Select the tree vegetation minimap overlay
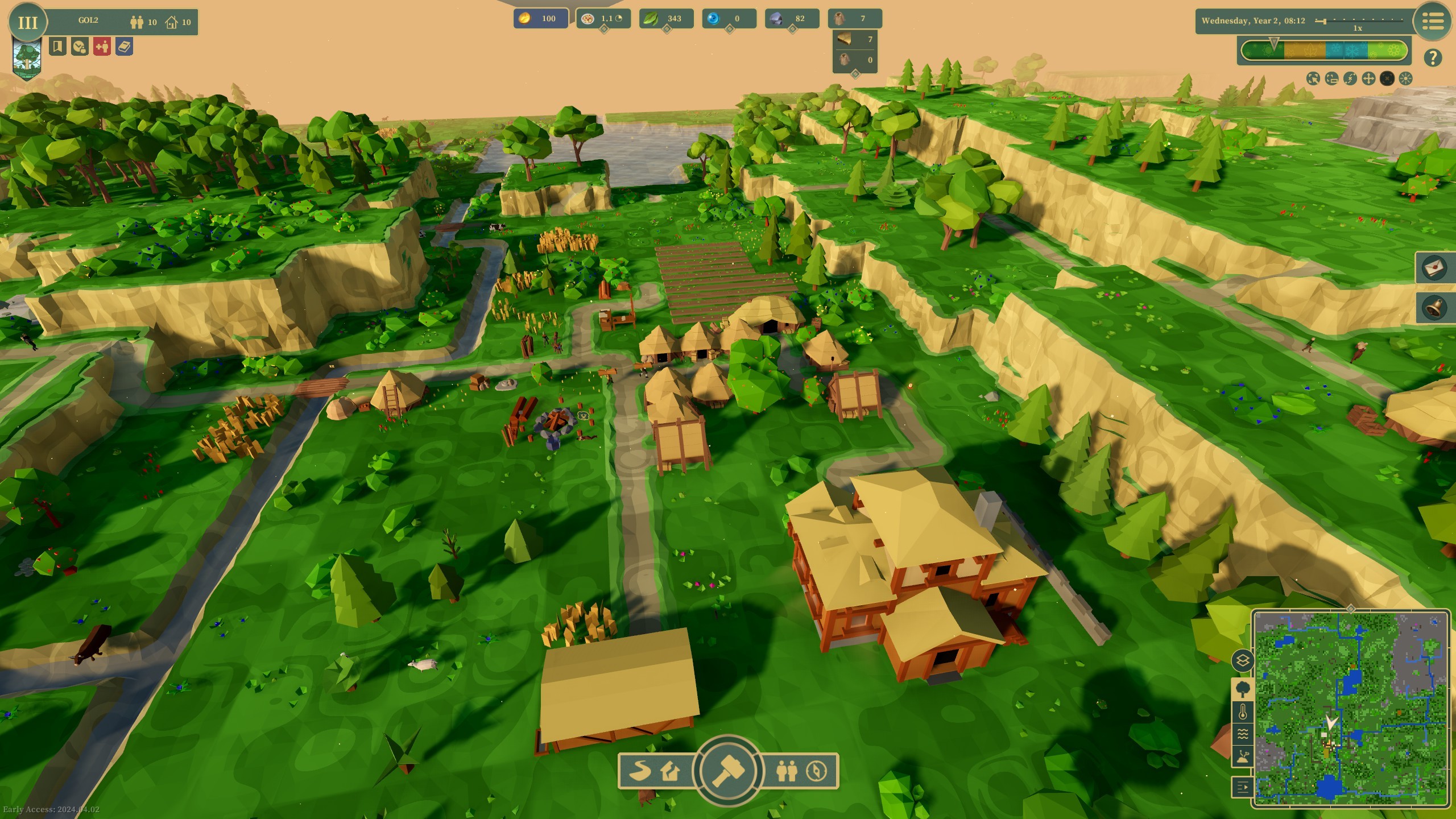Viewport: 1456px width, 819px height. pos(1243,689)
